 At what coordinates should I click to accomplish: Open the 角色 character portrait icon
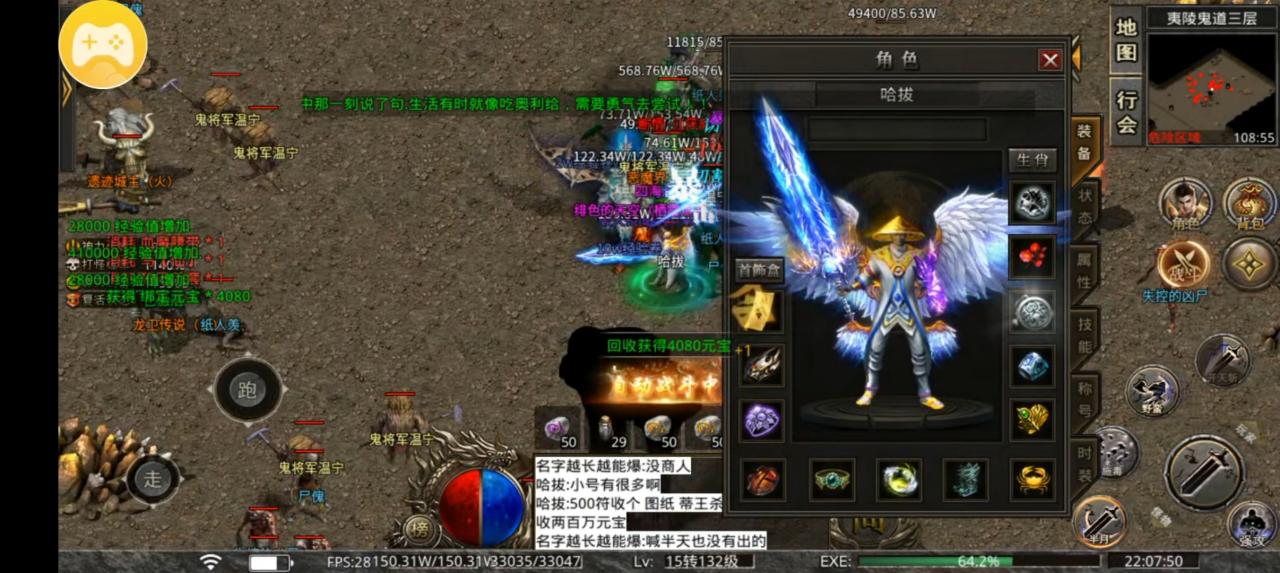pos(1185,204)
